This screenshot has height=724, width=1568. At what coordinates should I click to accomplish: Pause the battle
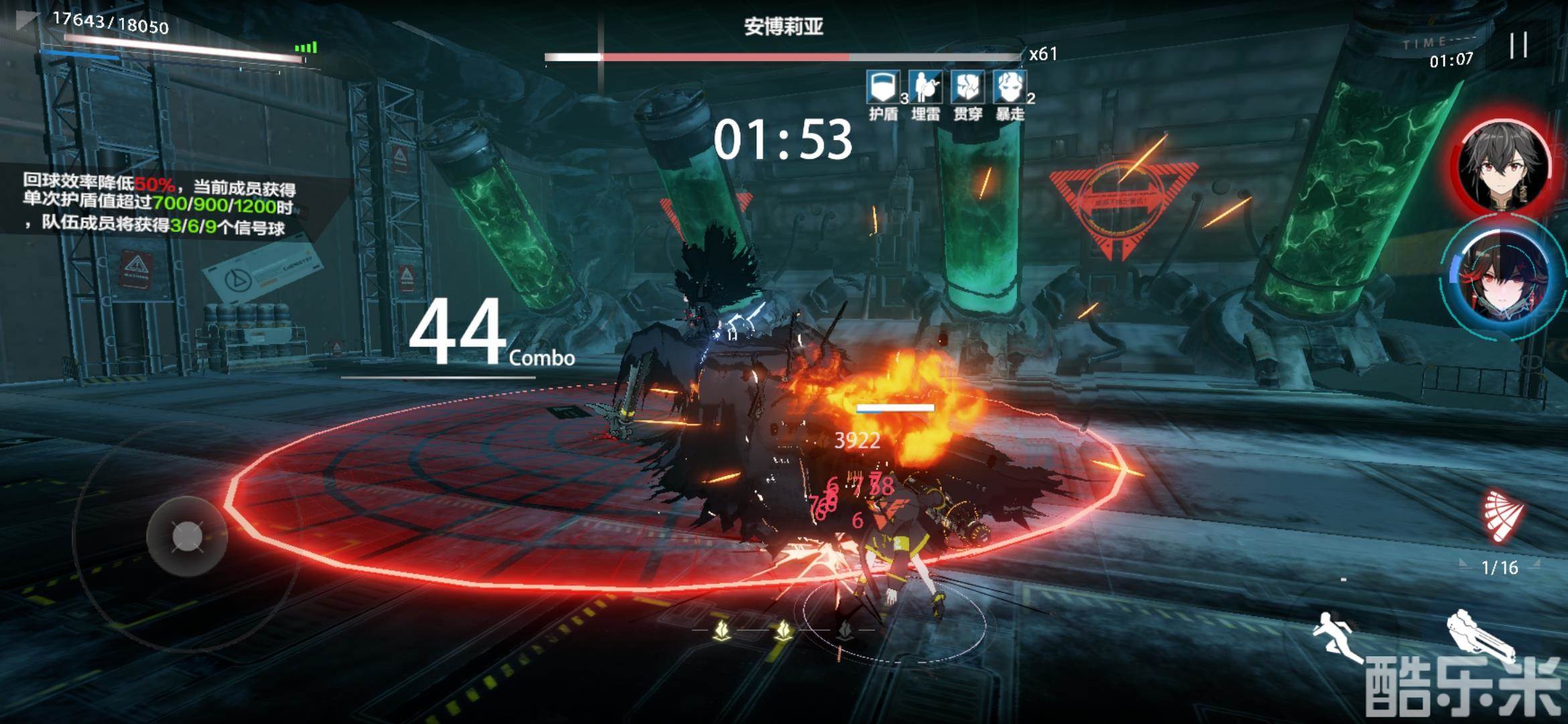point(1518,46)
